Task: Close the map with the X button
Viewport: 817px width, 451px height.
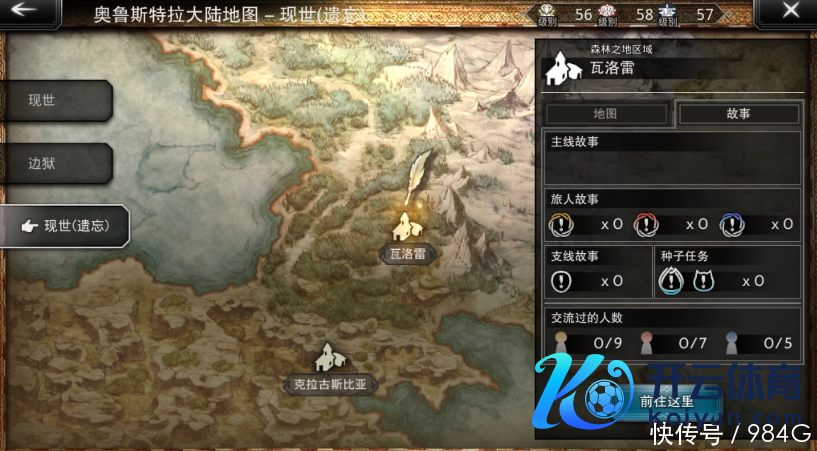Action: [790, 13]
